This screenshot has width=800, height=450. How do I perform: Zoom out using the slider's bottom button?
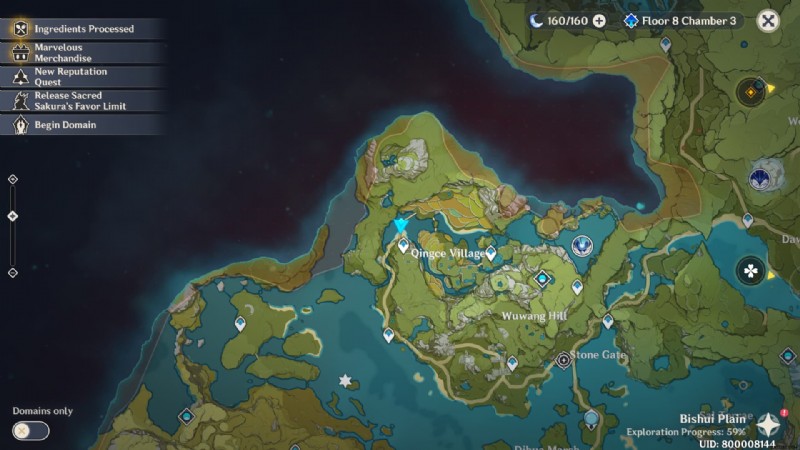point(13,272)
